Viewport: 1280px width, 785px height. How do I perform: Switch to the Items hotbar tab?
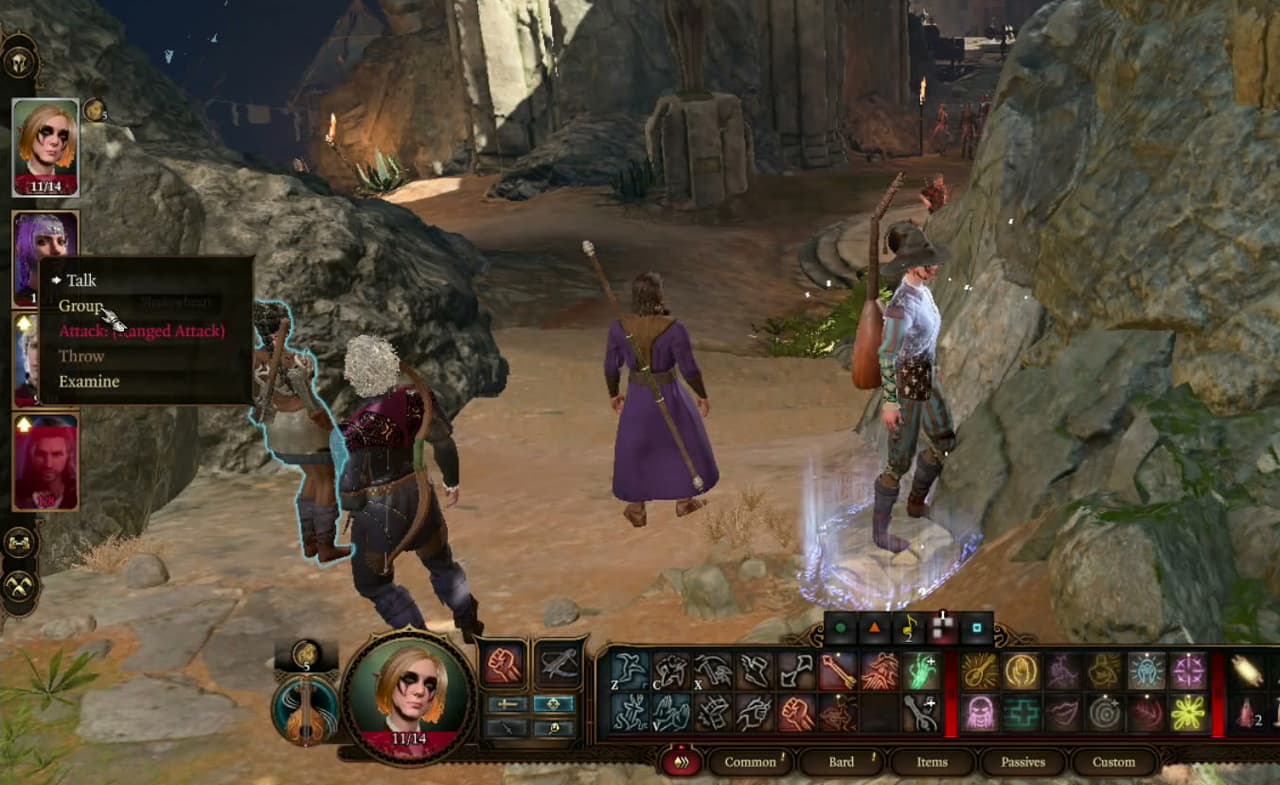click(x=930, y=762)
